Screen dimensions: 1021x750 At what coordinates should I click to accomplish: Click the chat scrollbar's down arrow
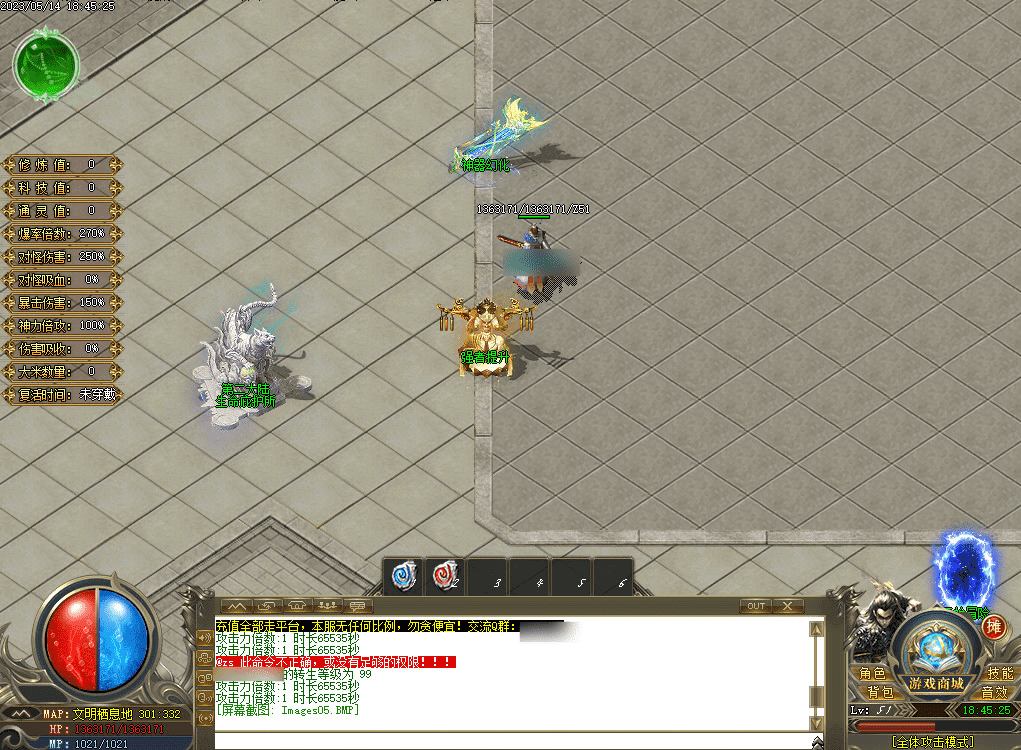pos(817,722)
